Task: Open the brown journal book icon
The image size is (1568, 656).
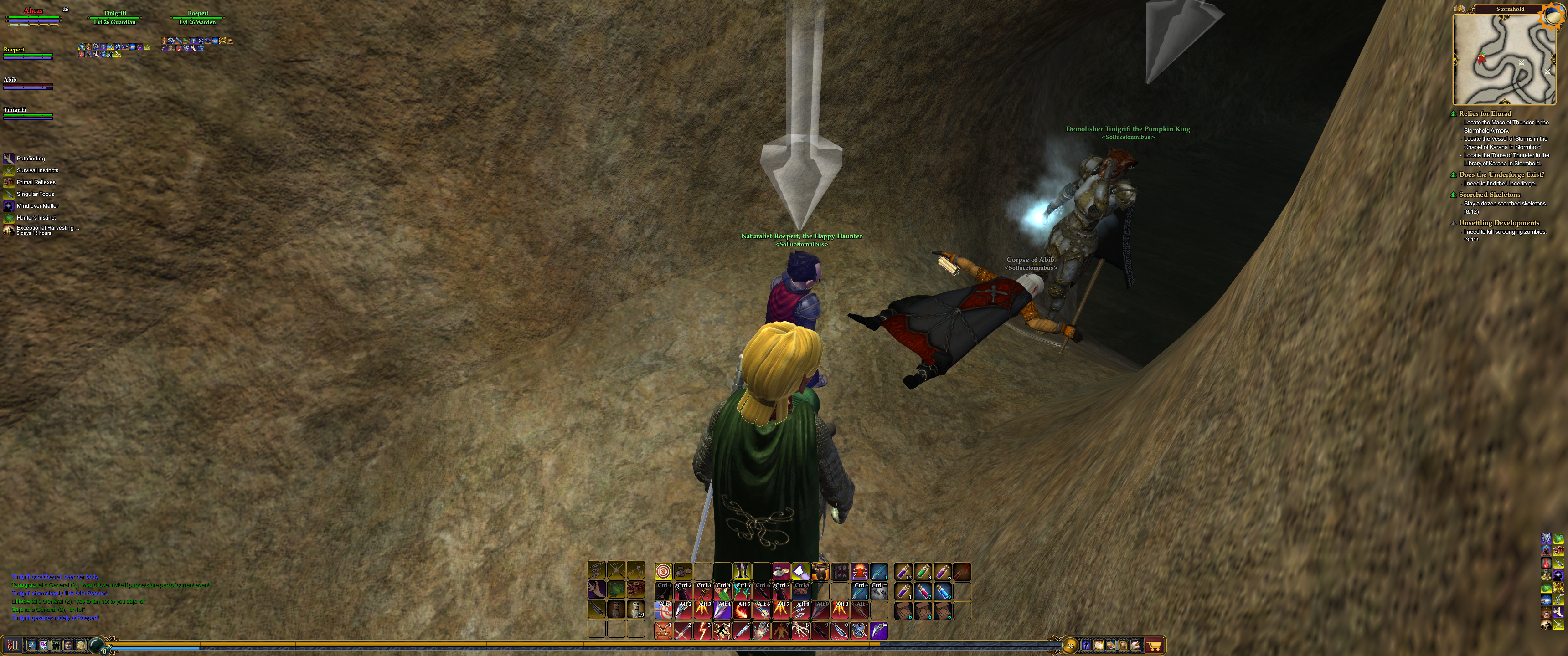Action: tap(1111, 645)
